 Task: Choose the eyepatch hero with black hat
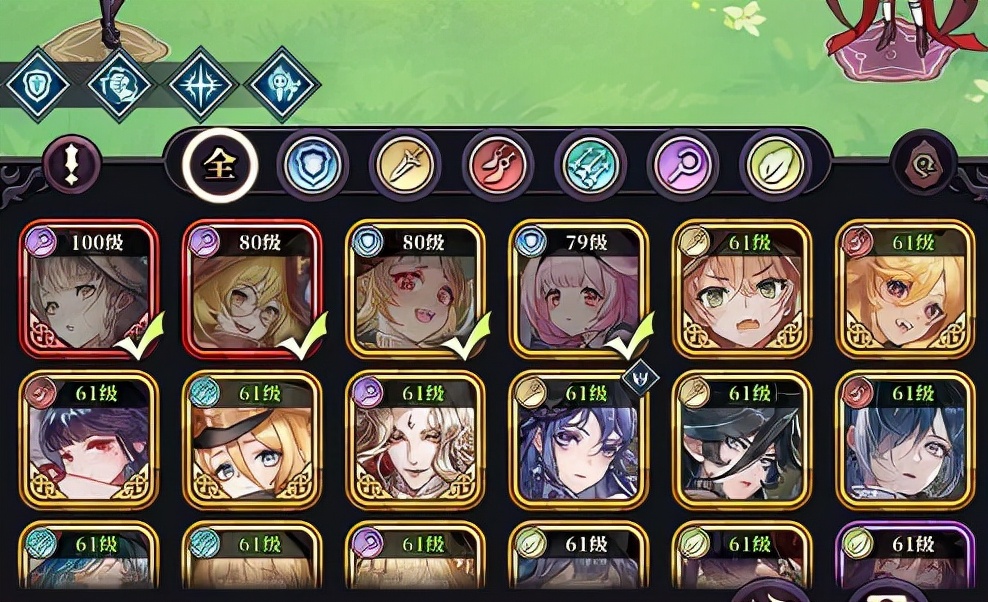(743, 441)
